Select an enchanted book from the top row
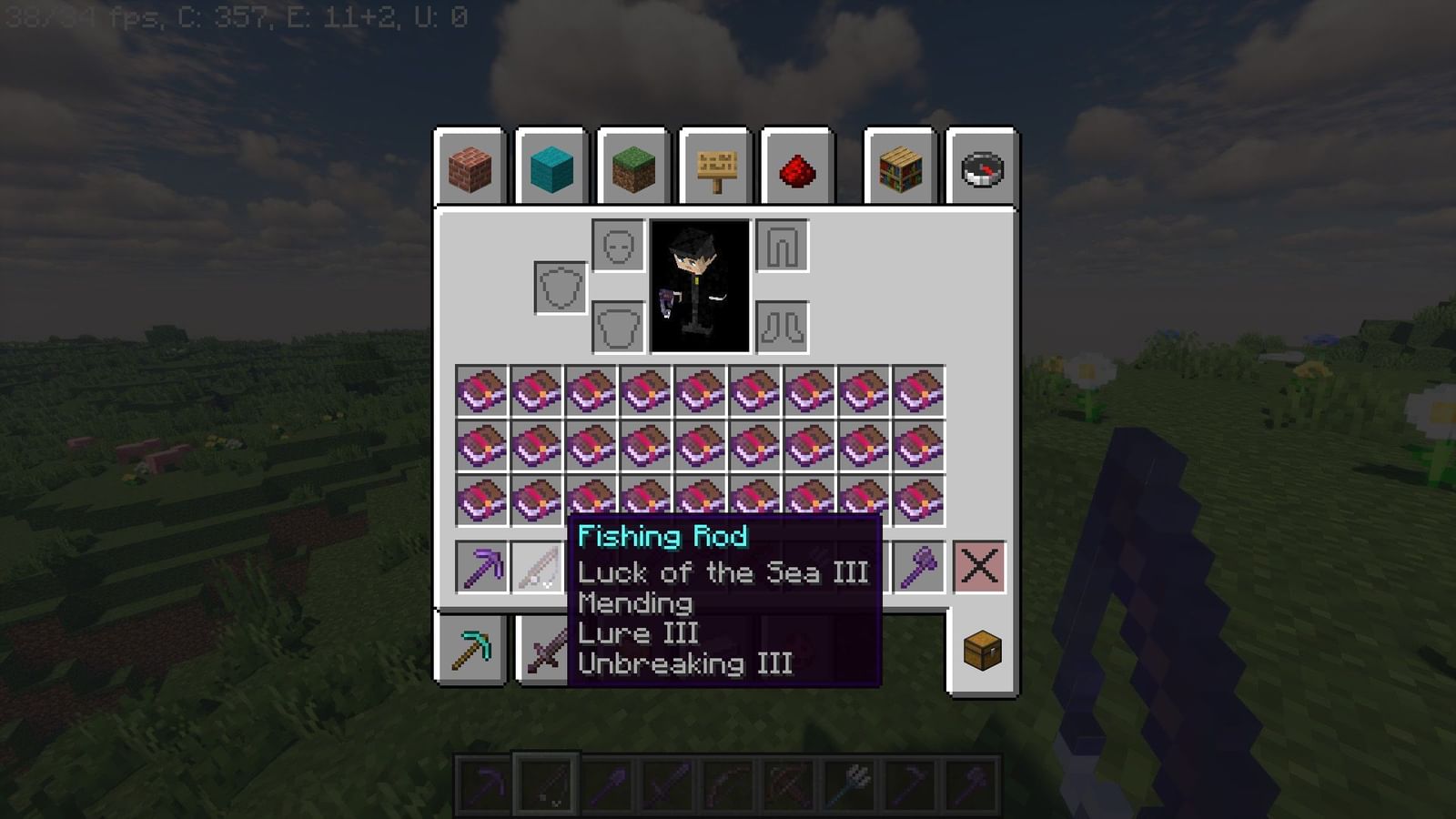The width and height of the screenshot is (1456, 819). [x=481, y=391]
